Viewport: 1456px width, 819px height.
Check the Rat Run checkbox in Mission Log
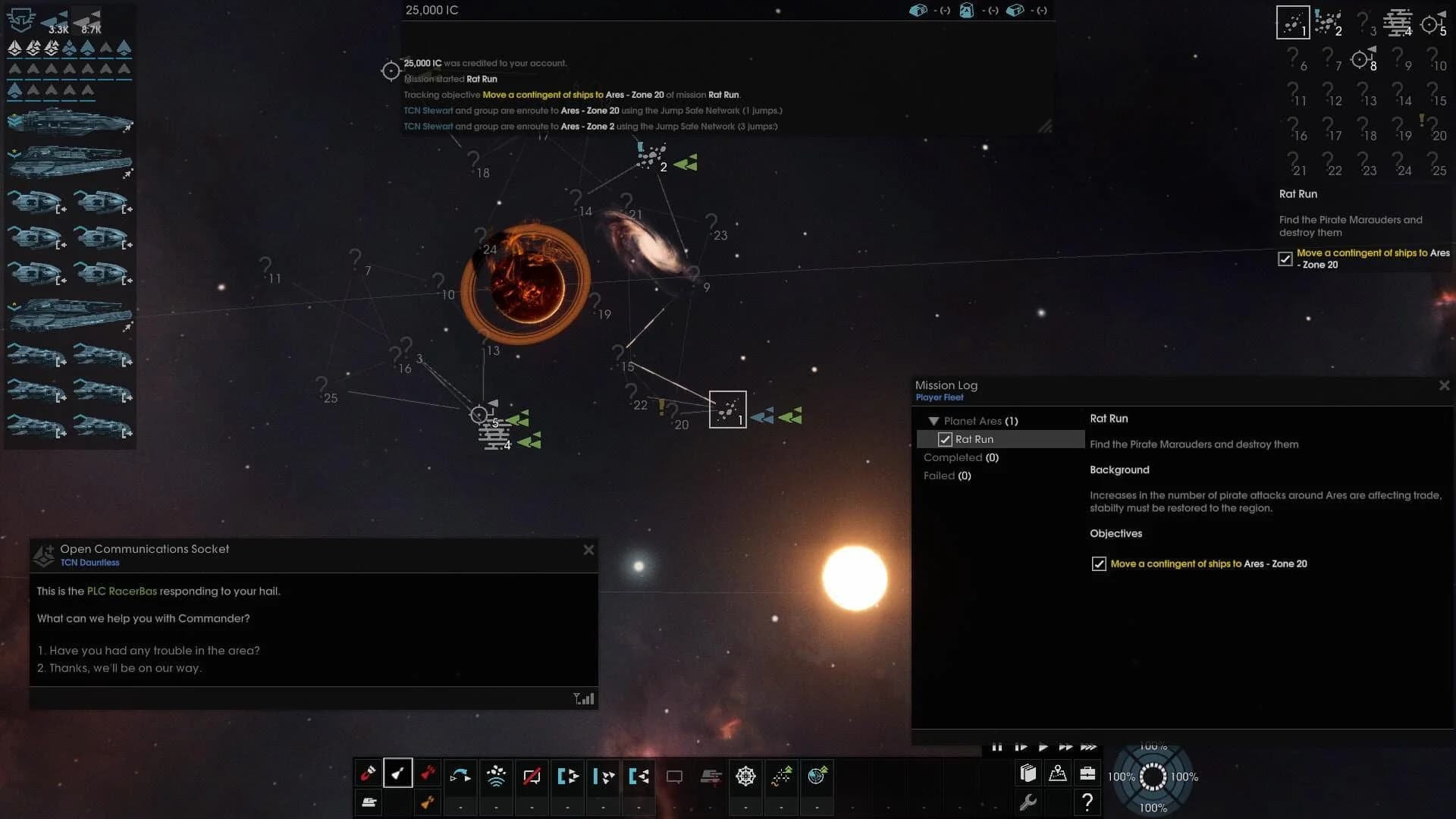tap(945, 439)
